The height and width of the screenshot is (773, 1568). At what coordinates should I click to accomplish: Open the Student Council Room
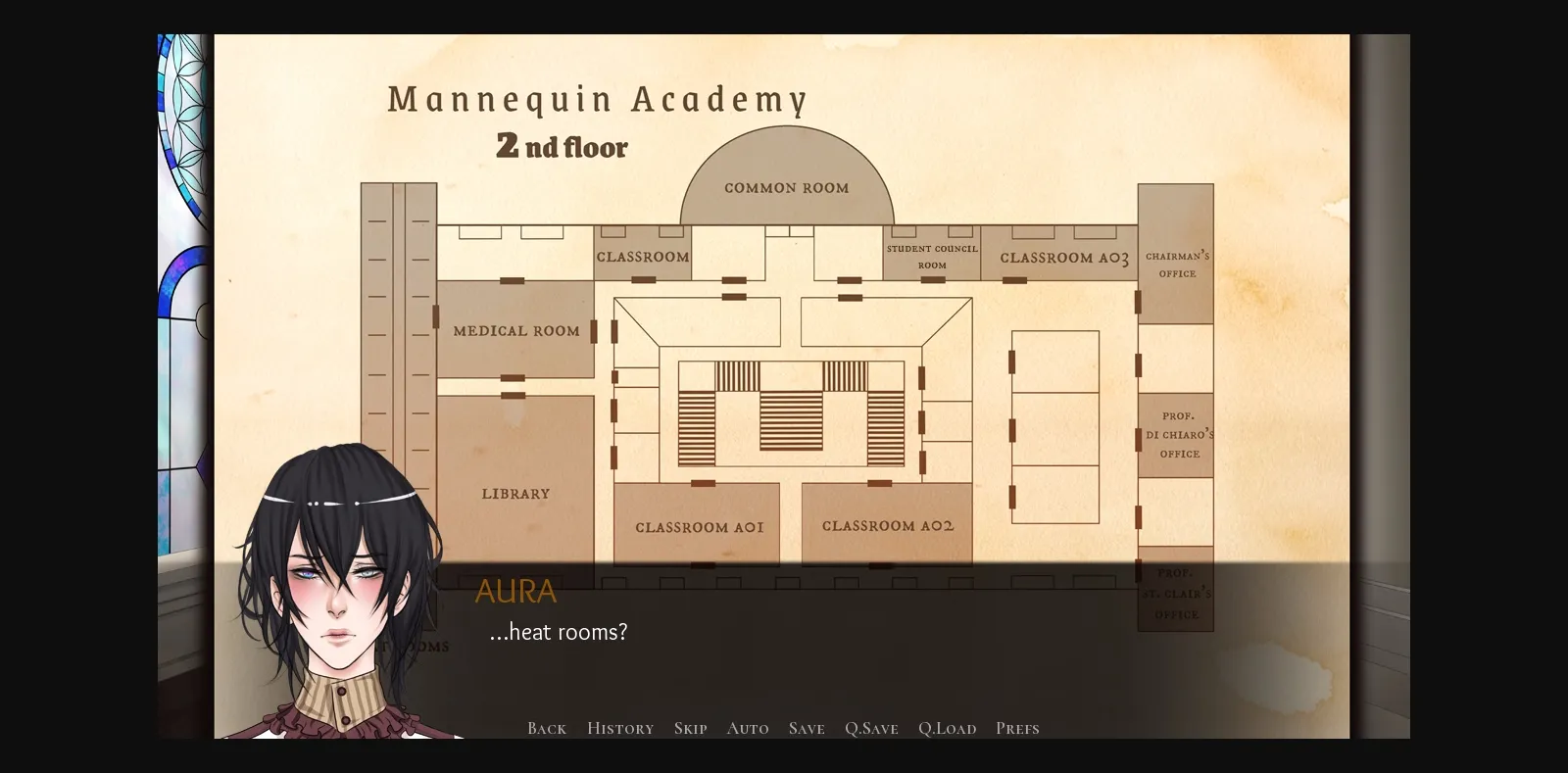point(932,257)
